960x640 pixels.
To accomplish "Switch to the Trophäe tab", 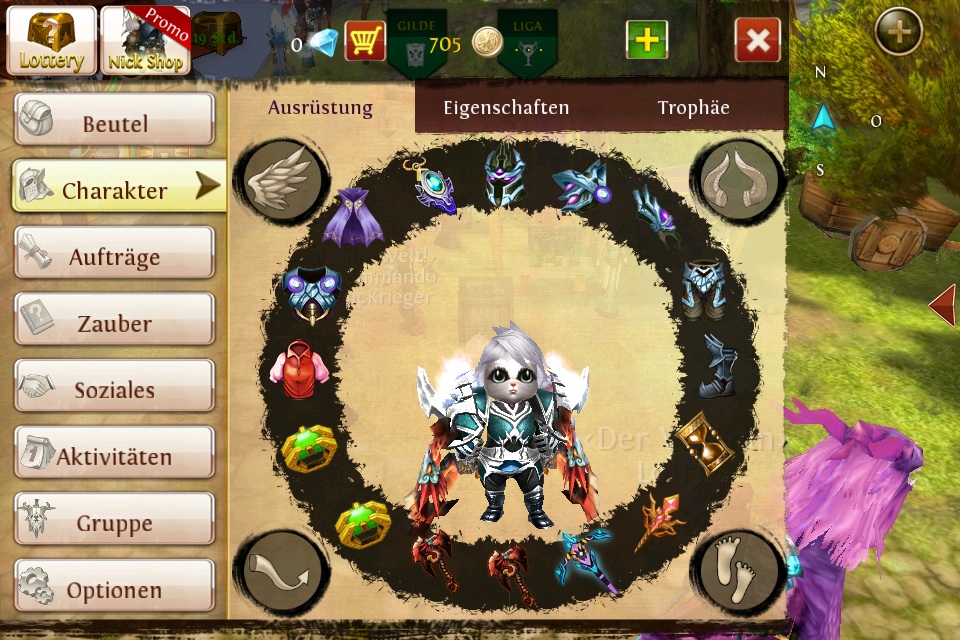I will [x=693, y=108].
